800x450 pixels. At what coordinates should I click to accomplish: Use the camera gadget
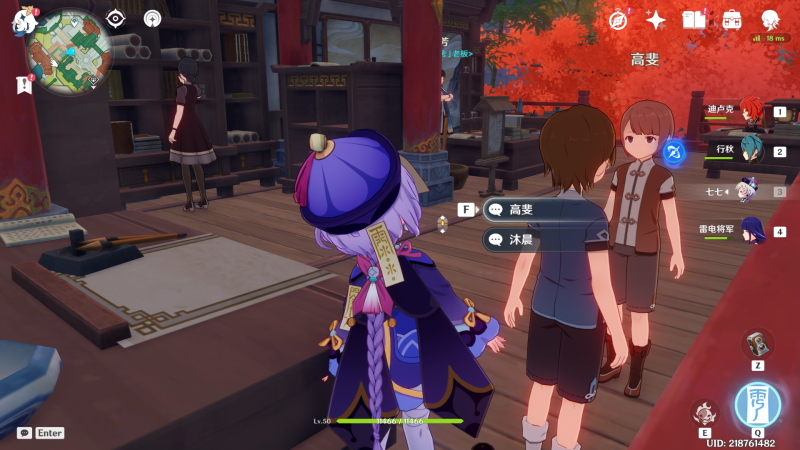click(x=757, y=344)
